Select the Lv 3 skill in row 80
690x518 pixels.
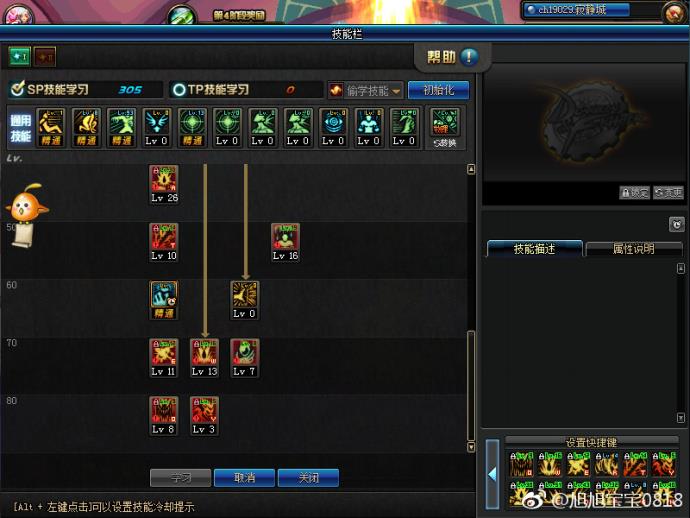[x=204, y=411]
